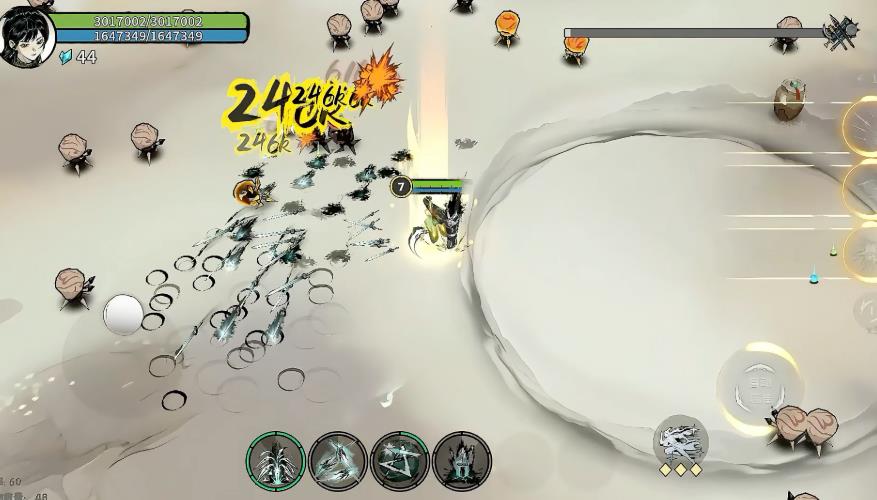Activate the white spike fountain skill

(275, 461)
